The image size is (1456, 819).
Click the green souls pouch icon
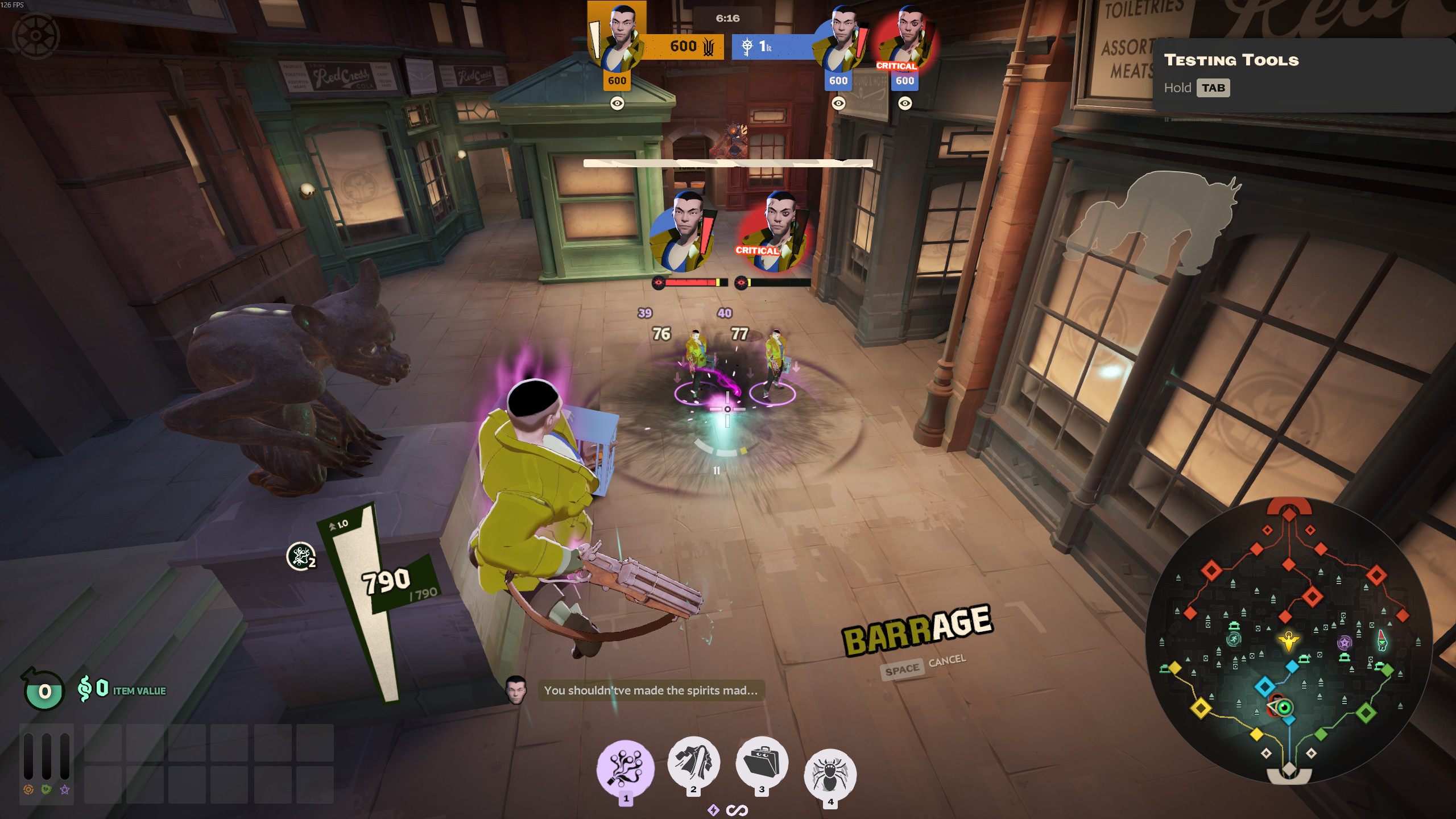[x=43, y=690]
